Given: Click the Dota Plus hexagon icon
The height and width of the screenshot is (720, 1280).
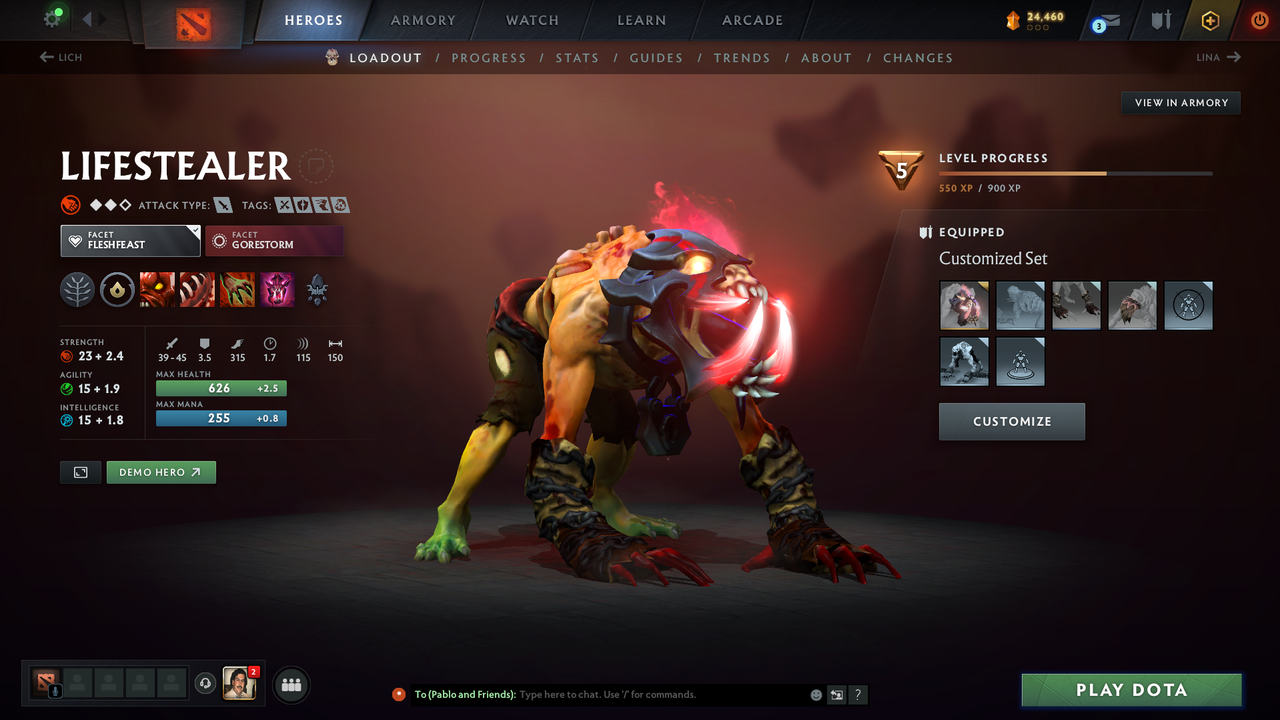Looking at the screenshot, I should point(1210,20).
